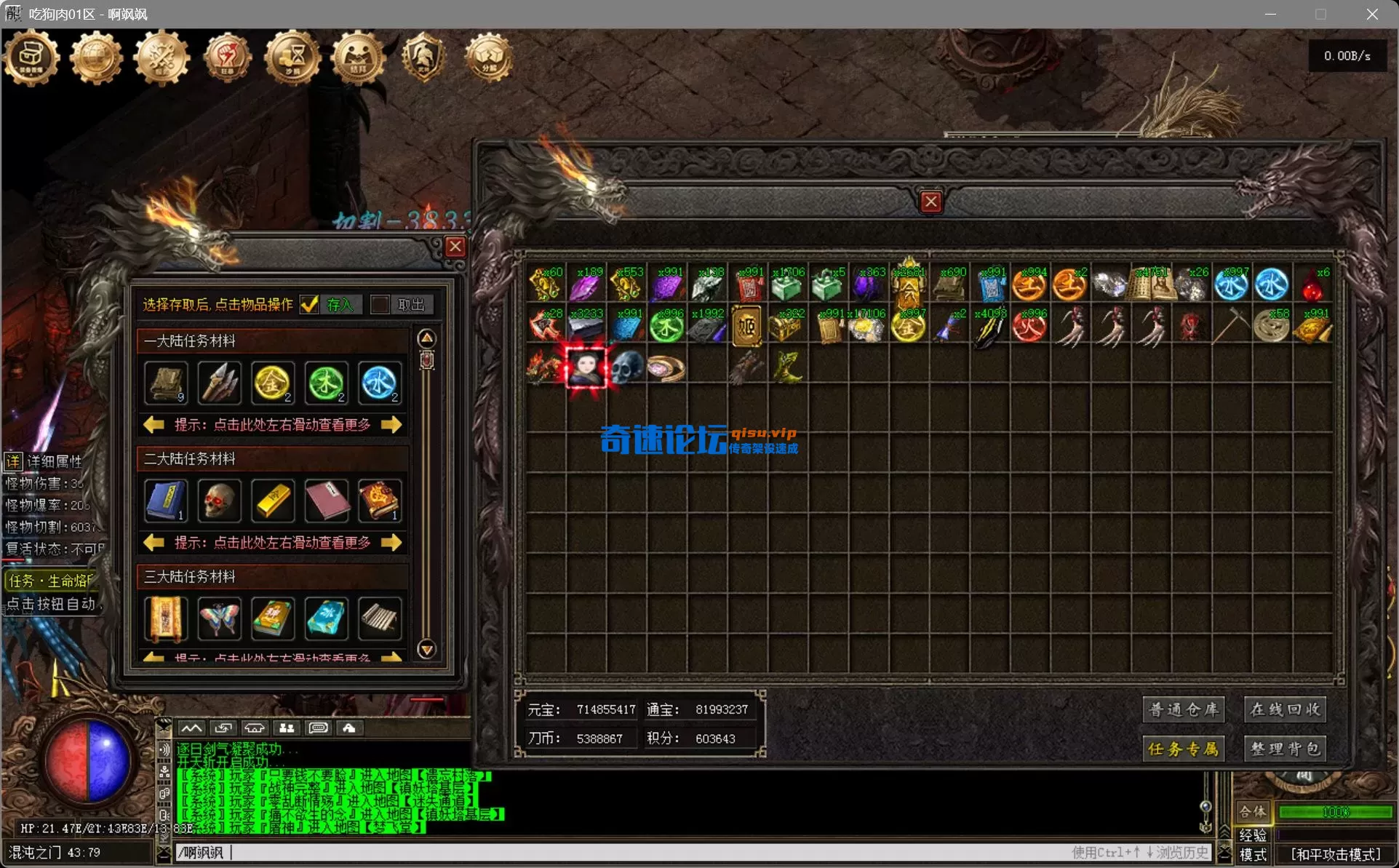Click the 分解 item-decompose icon
The width and height of the screenshot is (1399, 868).
click(x=488, y=58)
